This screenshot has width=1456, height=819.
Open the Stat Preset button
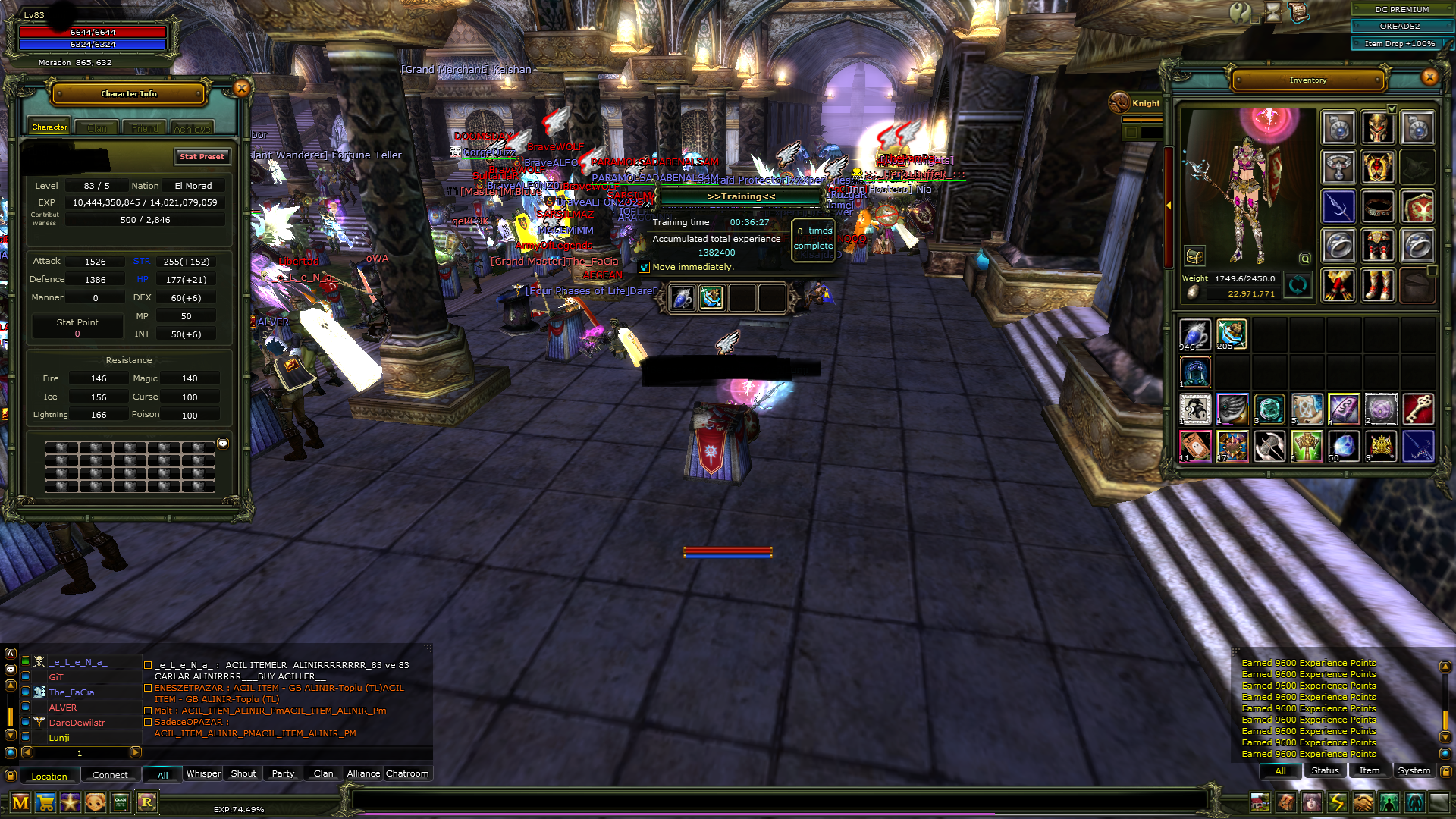202,156
